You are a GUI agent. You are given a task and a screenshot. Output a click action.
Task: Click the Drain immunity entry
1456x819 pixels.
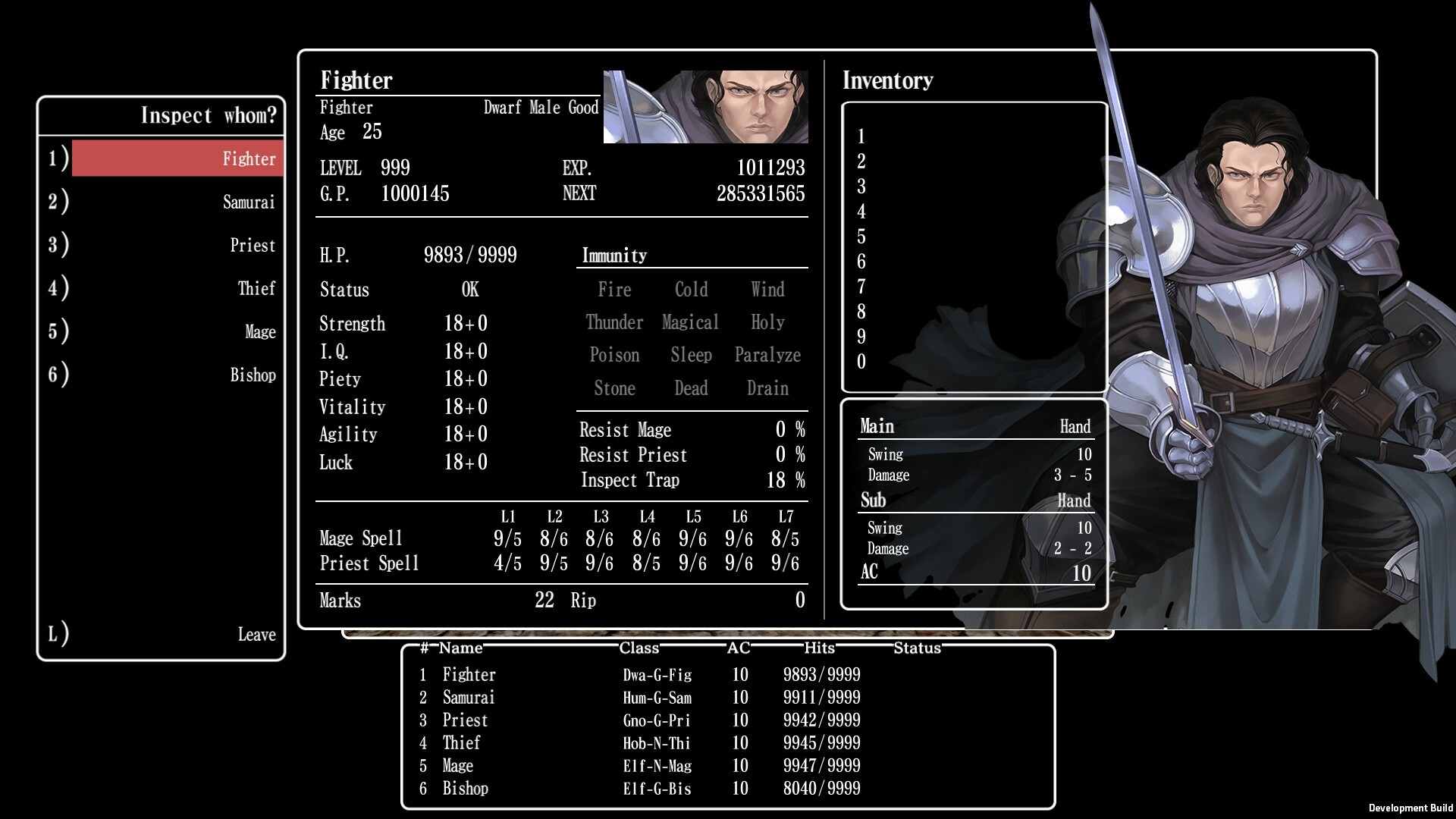[767, 388]
